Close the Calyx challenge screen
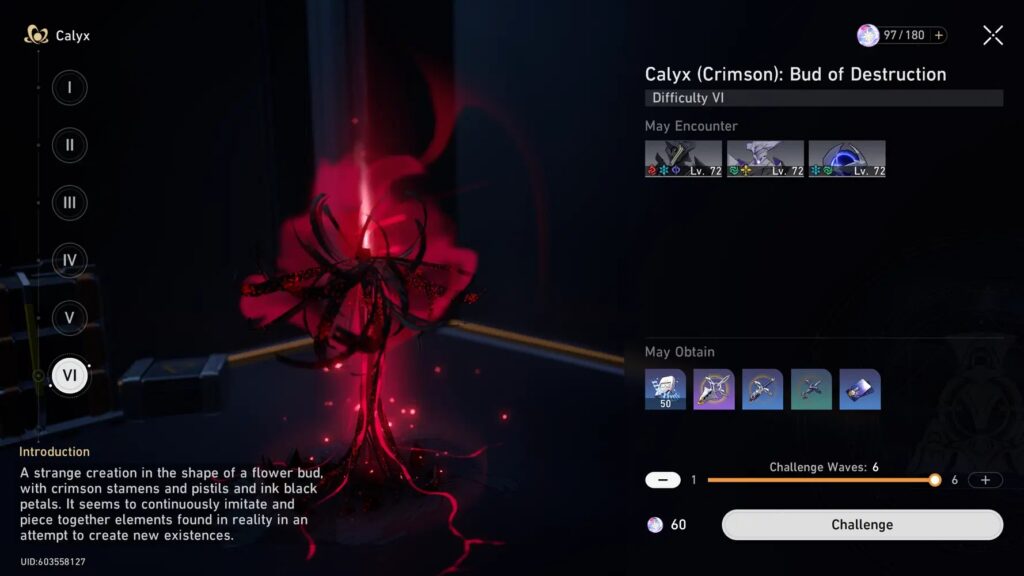 point(993,36)
